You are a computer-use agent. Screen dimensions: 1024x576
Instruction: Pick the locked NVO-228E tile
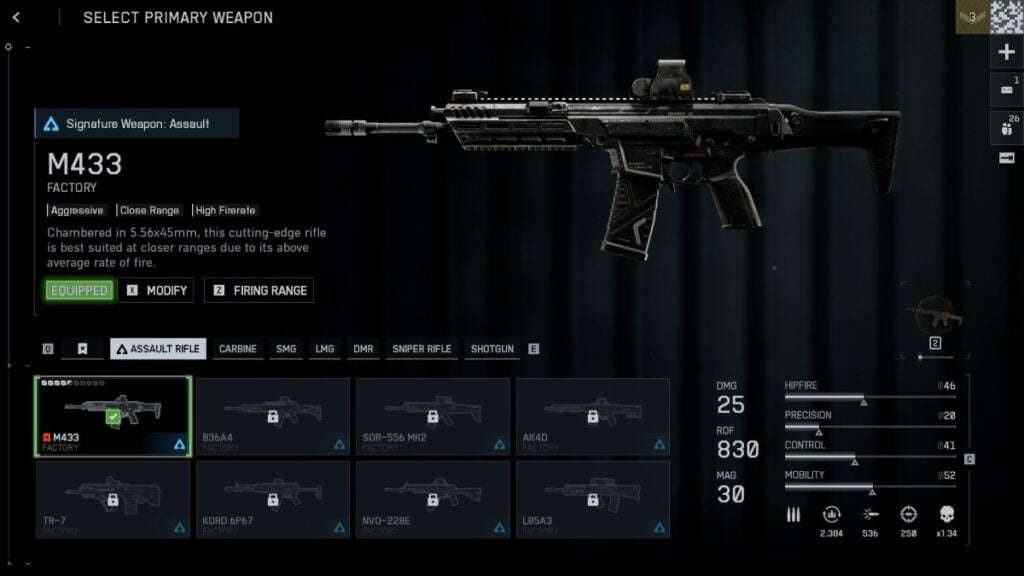click(x=433, y=499)
